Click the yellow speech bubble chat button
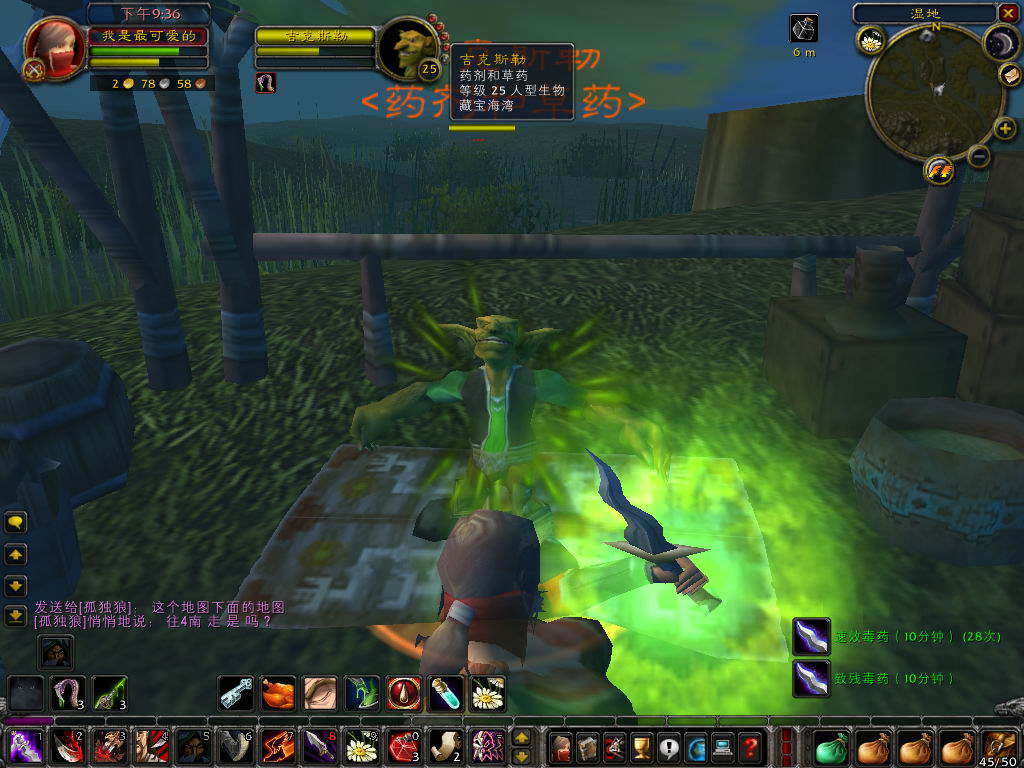Screen dimensions: 1024x768 pos(16,522)
